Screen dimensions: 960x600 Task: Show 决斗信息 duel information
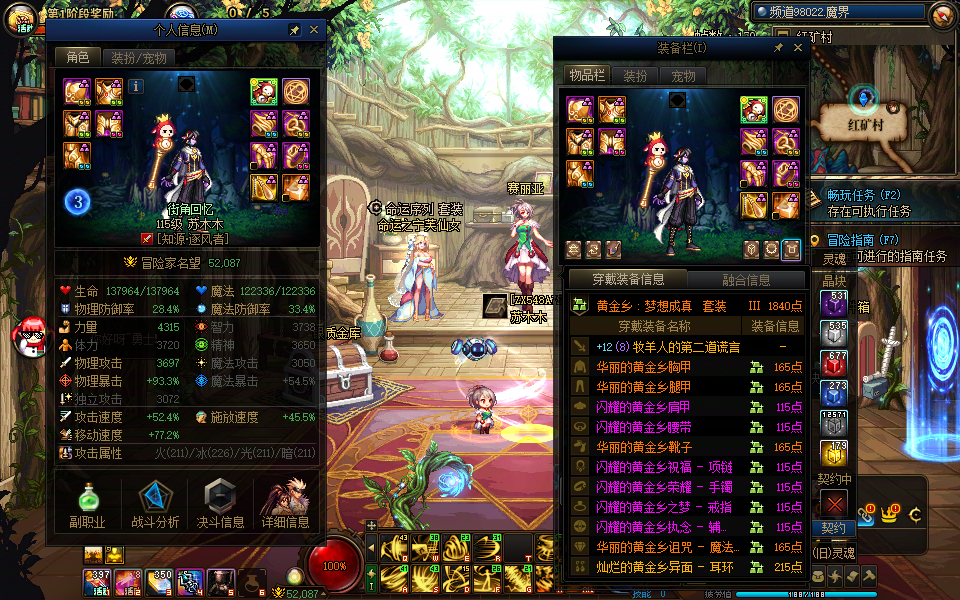click(x=220, y=505)
